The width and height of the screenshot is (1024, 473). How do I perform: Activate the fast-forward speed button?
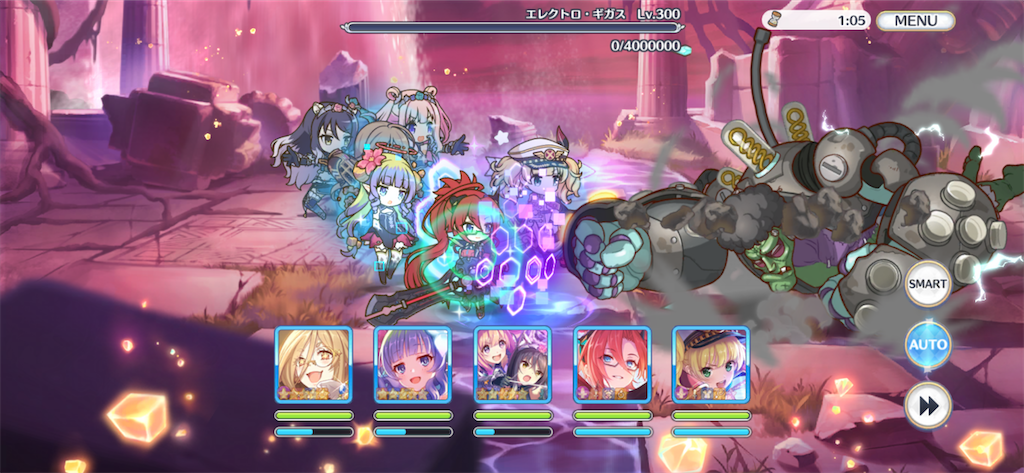pyautogui.click(x=927, y=406)
